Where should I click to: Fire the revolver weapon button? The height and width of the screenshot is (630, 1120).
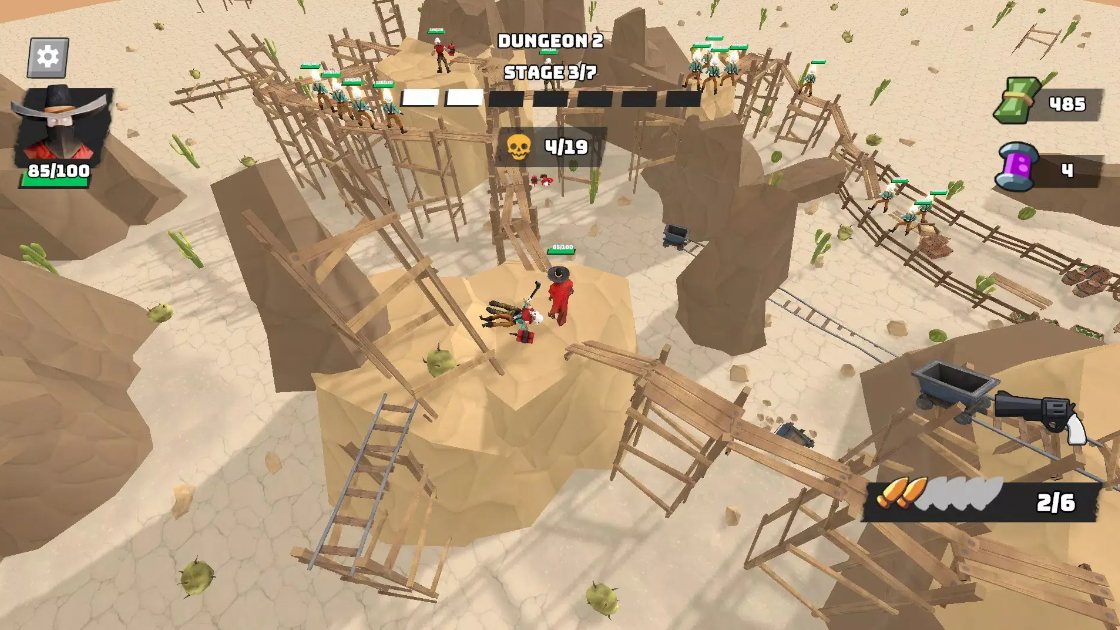point(1040,415)
